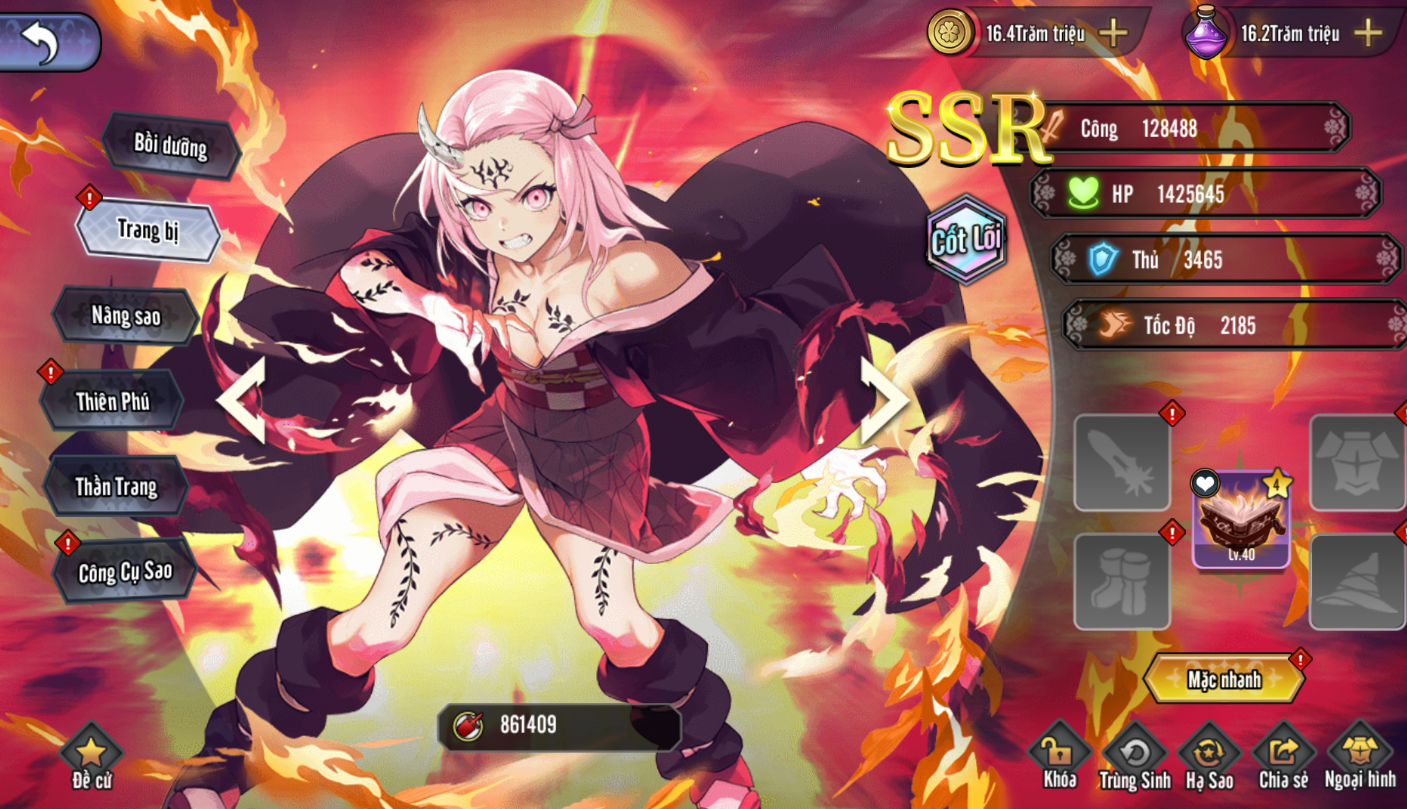Open the Thiên Phú tab
Image resolution: width=1407 pixels, height=809 pixels.
pyautogui.click(x=112, y=402)
